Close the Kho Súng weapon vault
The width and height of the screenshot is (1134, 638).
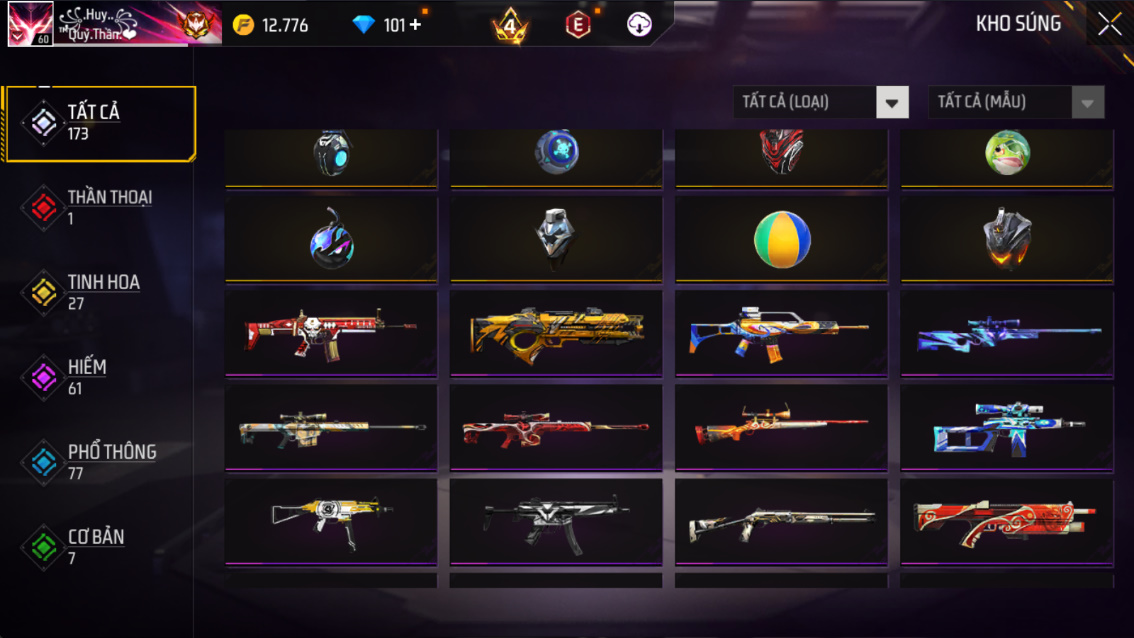coord(1109,25)
